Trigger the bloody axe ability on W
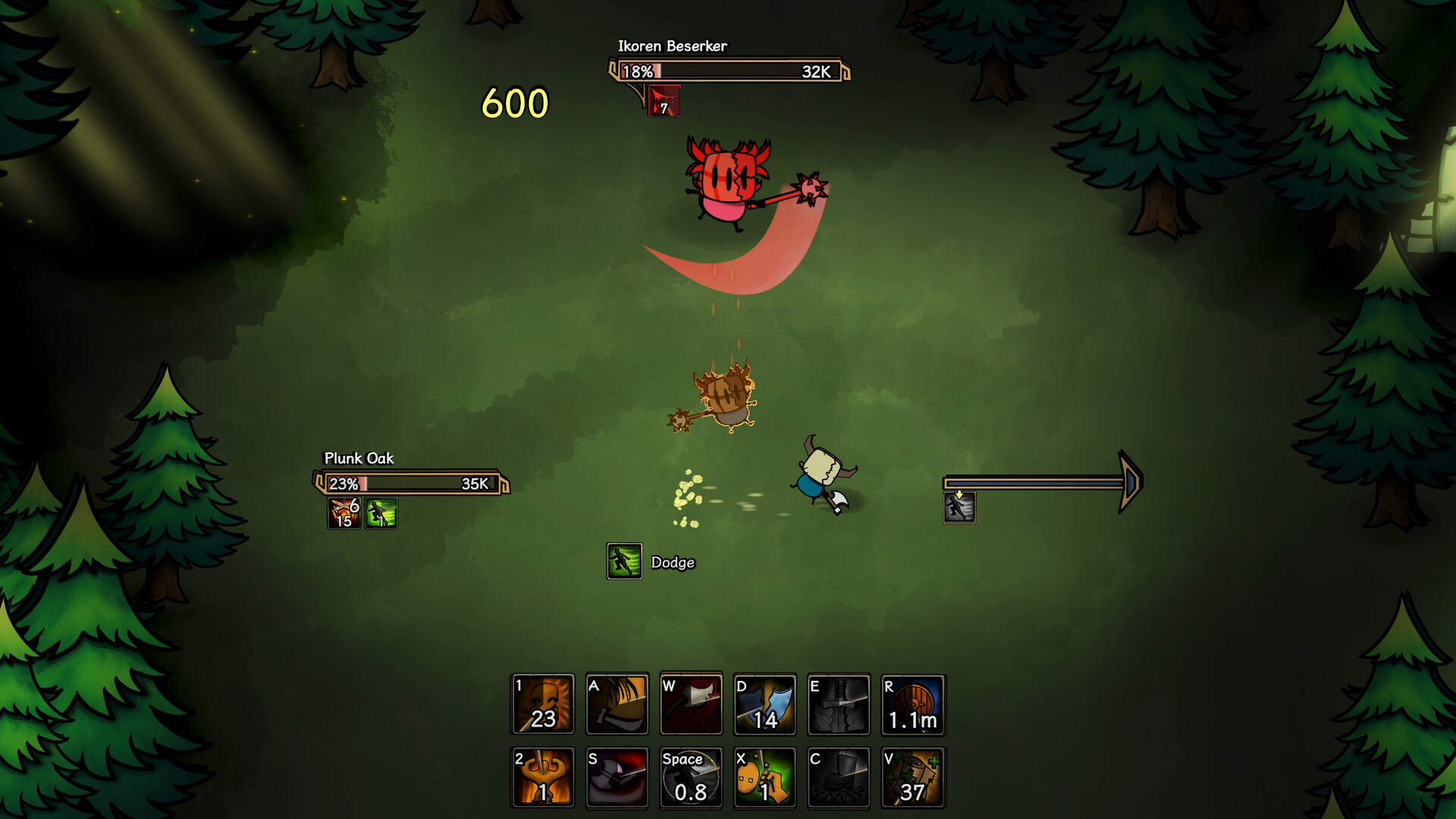Viewport: 1456px width, 819px height. [x=691, y=704]
